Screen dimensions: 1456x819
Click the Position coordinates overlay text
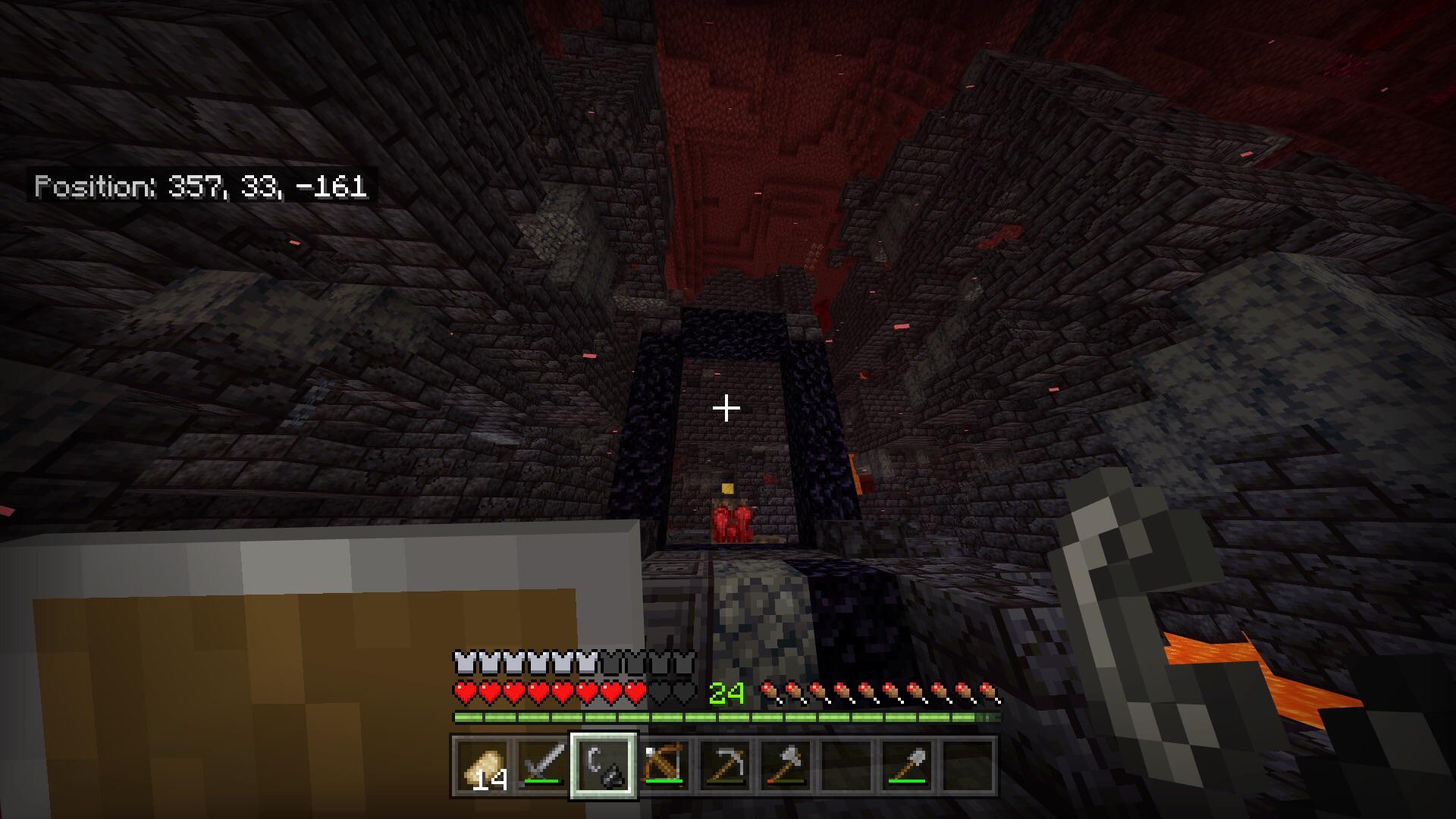(202, 186)
